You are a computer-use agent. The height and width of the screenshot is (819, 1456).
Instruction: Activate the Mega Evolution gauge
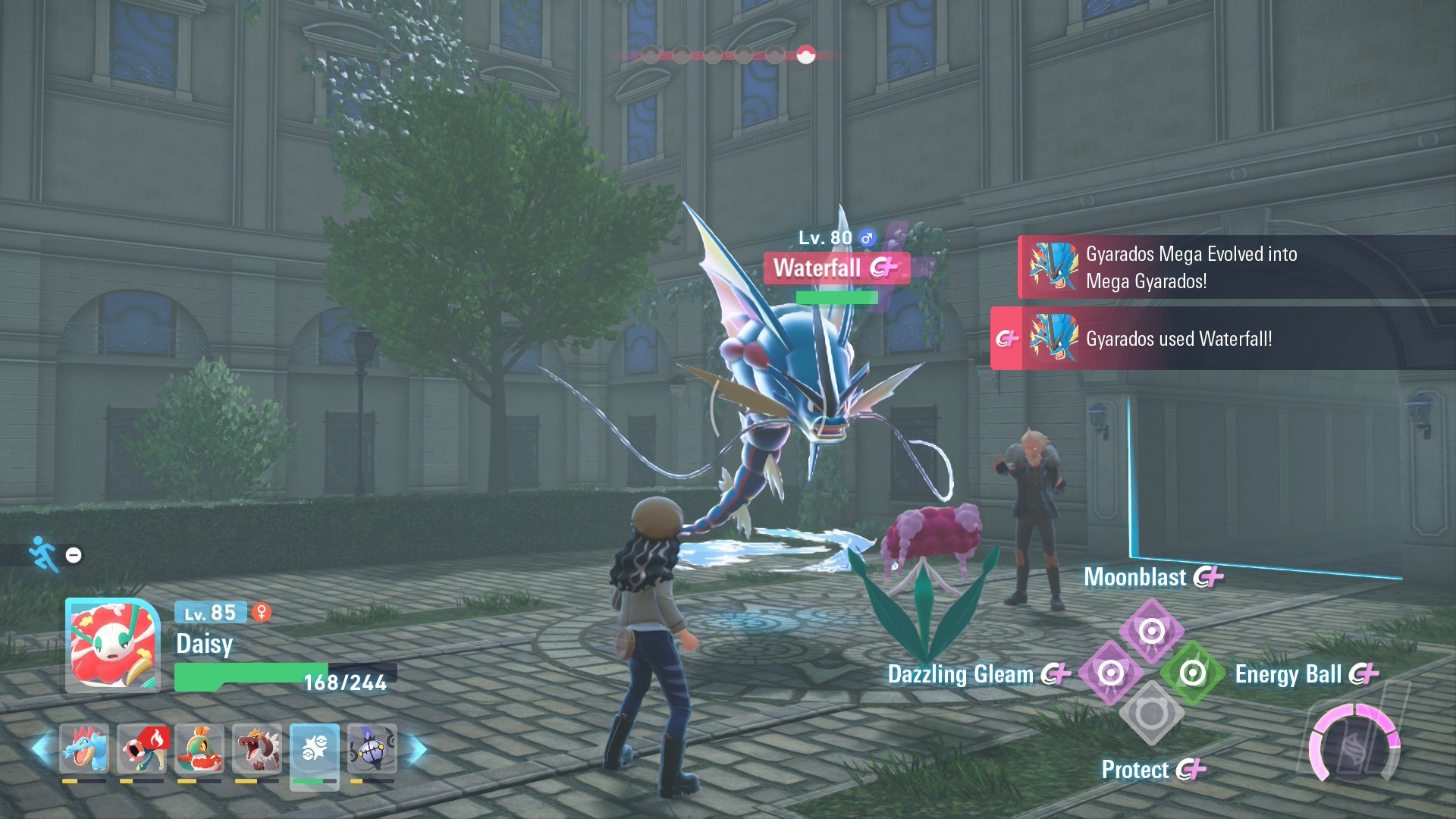tap(1354, 745)
